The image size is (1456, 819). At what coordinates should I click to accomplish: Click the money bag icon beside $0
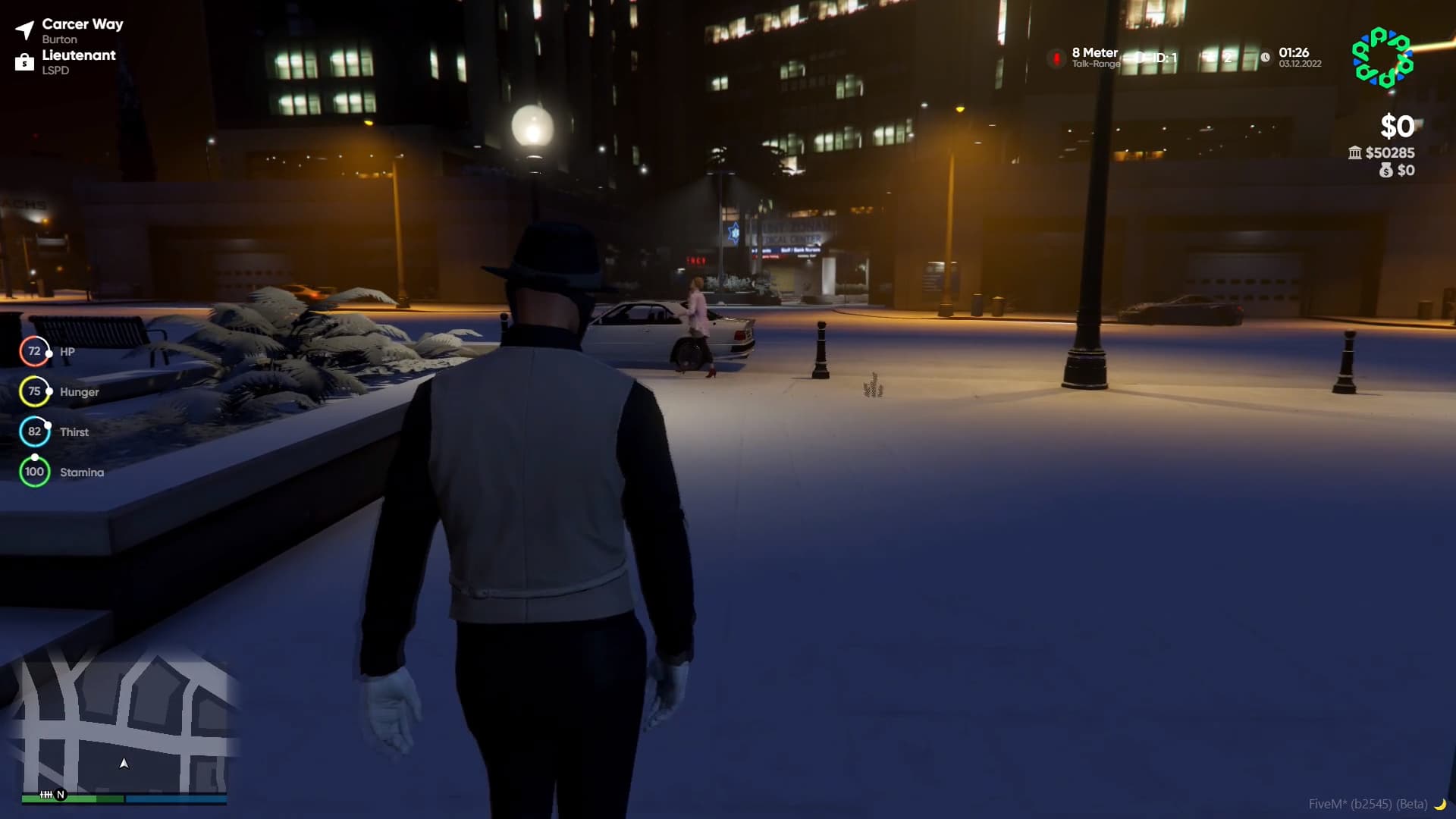pyautogui.click(x=1387, y=171)
